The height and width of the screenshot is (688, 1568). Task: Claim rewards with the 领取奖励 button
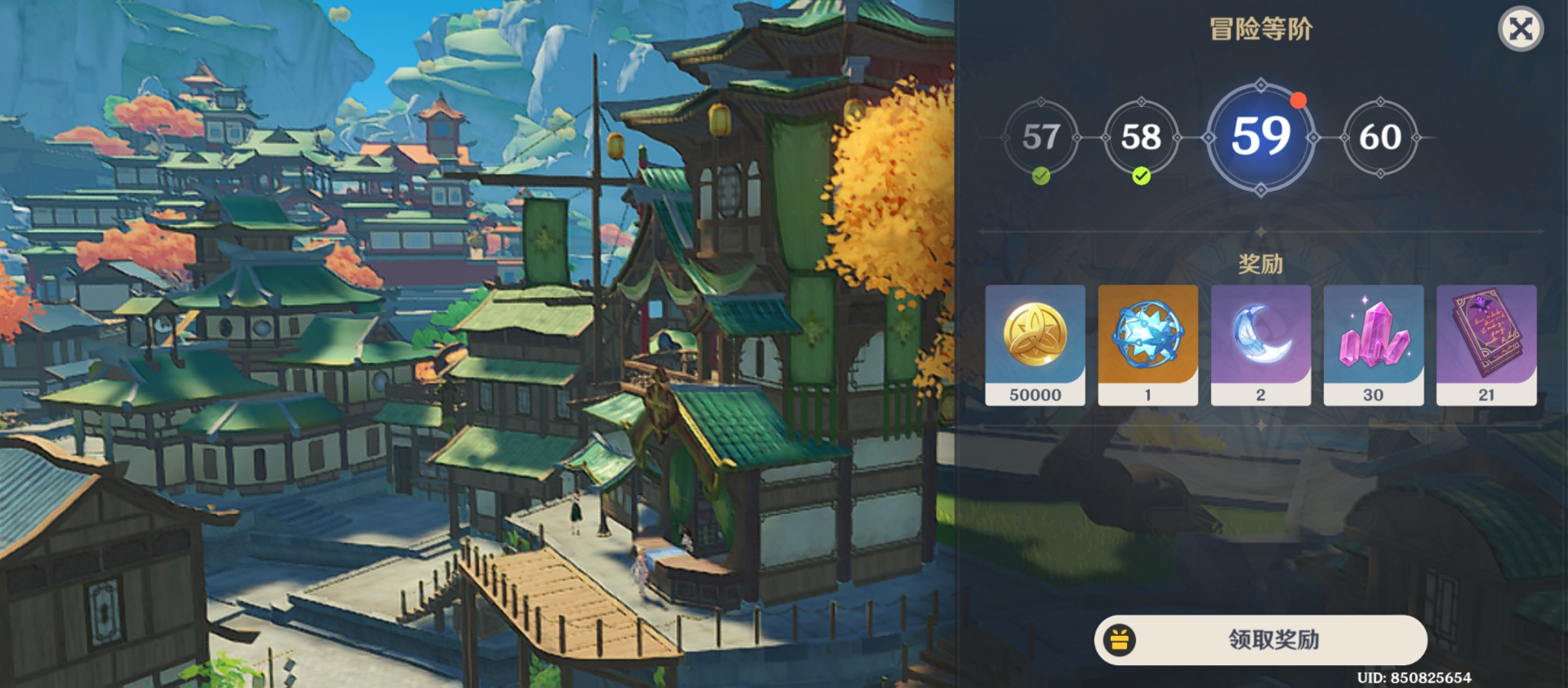(x=1260, y=640)
